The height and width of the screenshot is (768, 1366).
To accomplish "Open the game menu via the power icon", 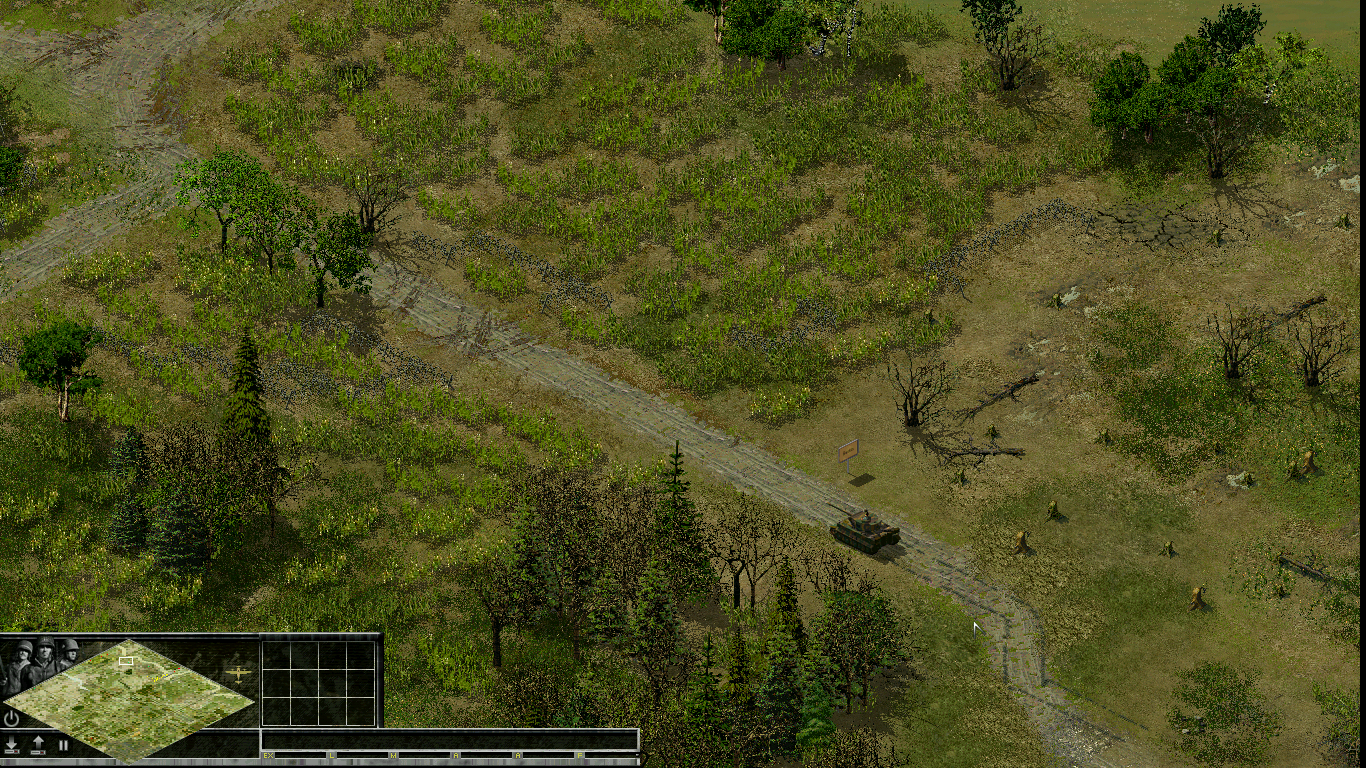I will pyautogui.click(x=11, y=717).
